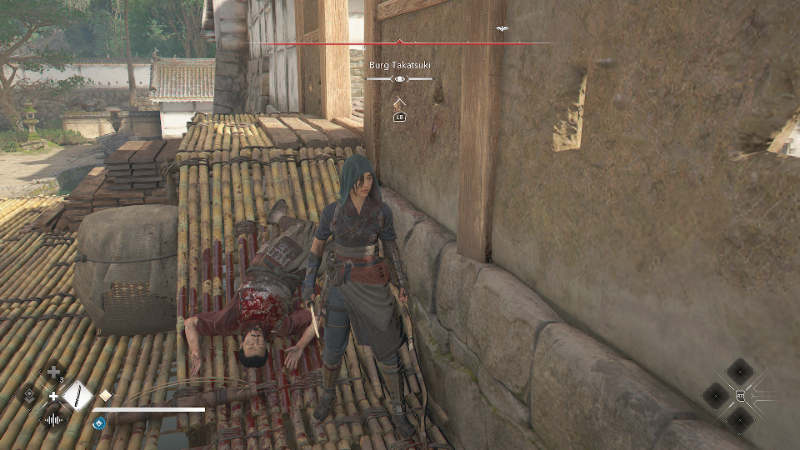Click the downward chevron stance icon
Image resolution: width=800 pixels, height=450 pixels.
tap(30, 396)
